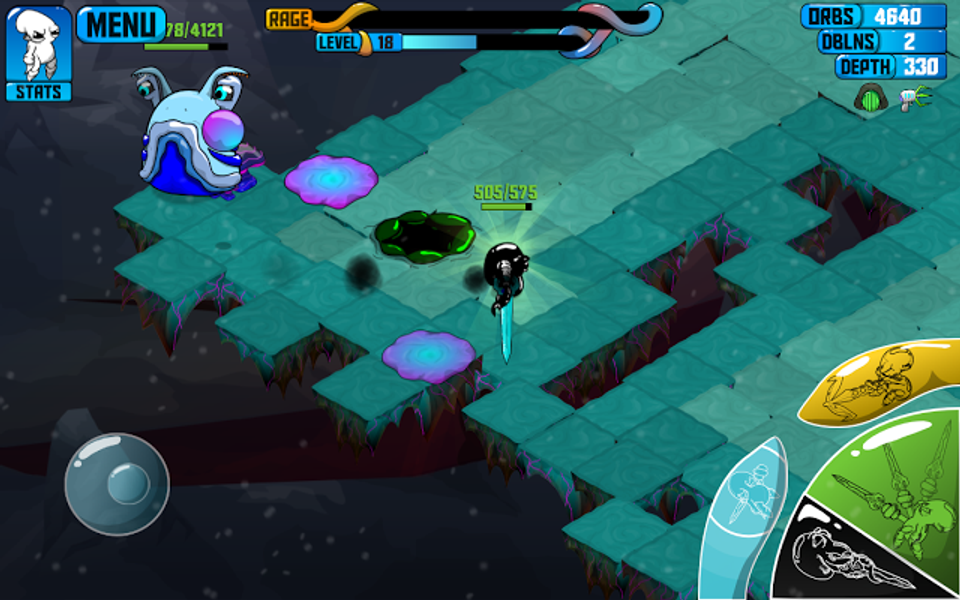Select the ray gun item icon
Viewport: 960px width, 600px height.
click(x=912, y=98)
